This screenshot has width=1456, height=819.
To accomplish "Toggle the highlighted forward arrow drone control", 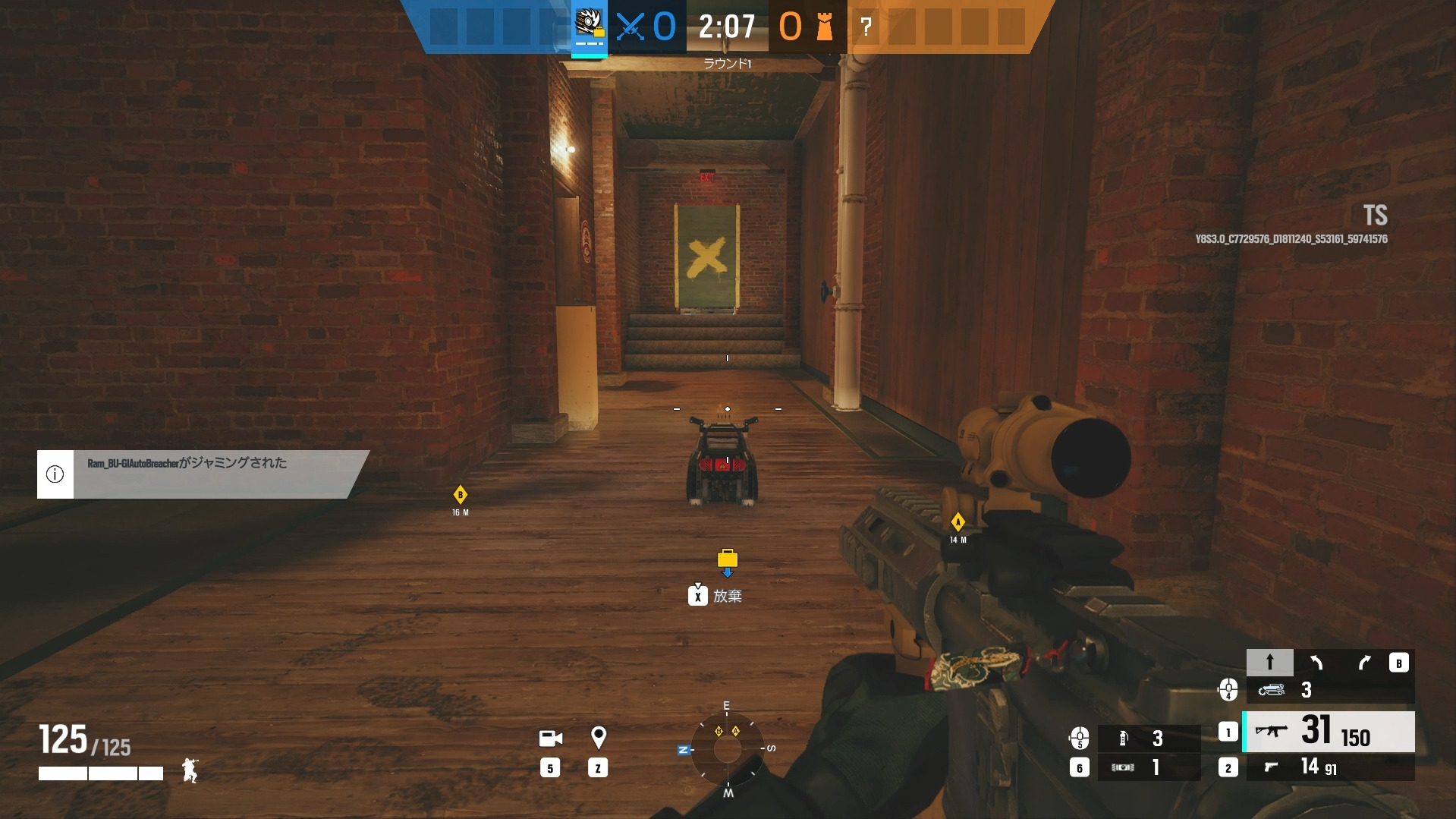I will pos(1270,662).
